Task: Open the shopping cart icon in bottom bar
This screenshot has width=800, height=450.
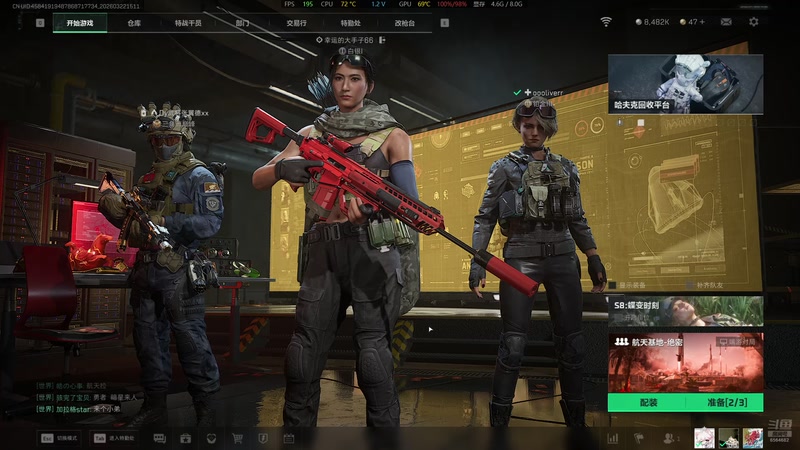Action: pyautogui.click(x=237, y=438)
